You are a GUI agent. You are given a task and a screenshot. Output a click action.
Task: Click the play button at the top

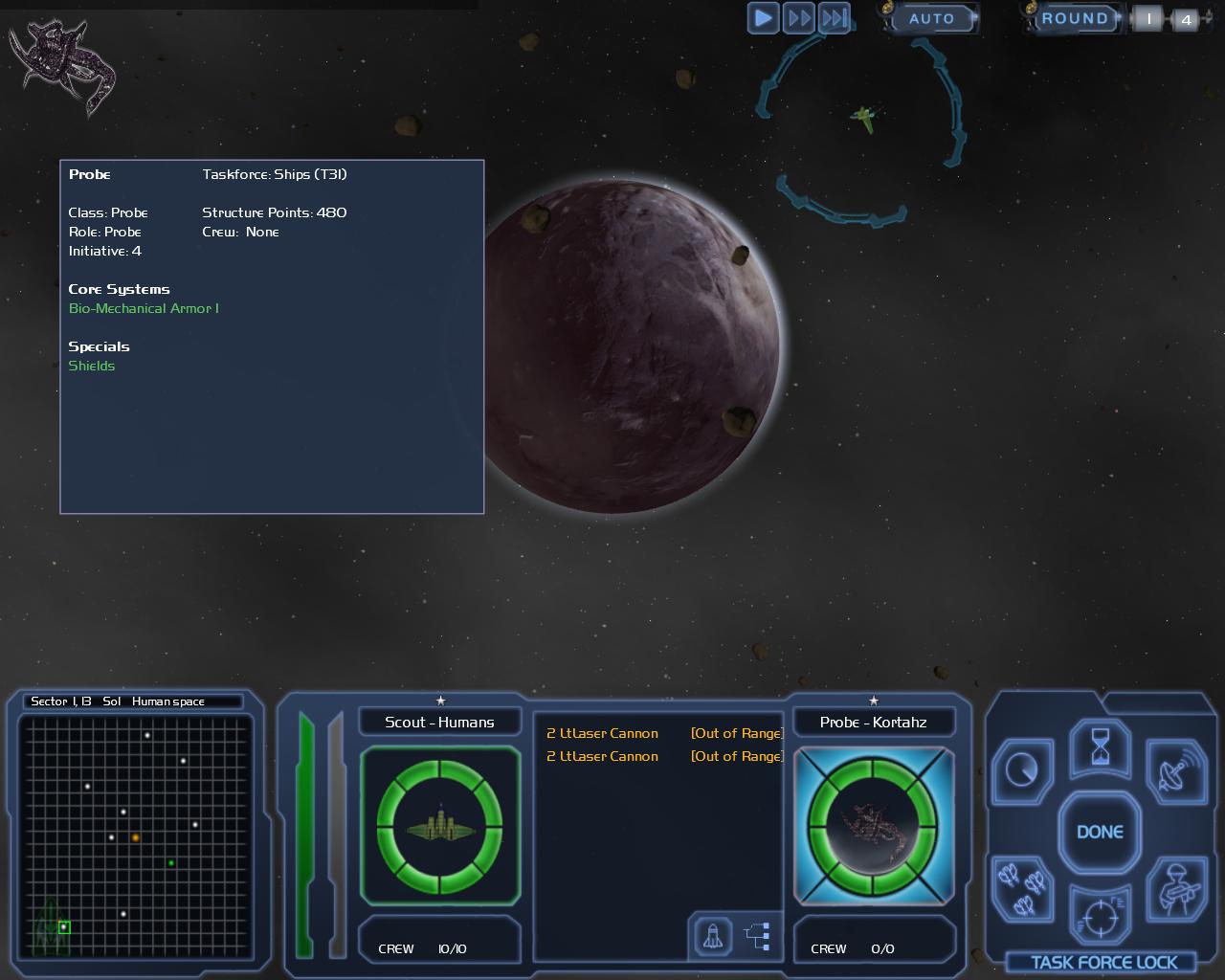pyautogui.click(x=763, y=18)
